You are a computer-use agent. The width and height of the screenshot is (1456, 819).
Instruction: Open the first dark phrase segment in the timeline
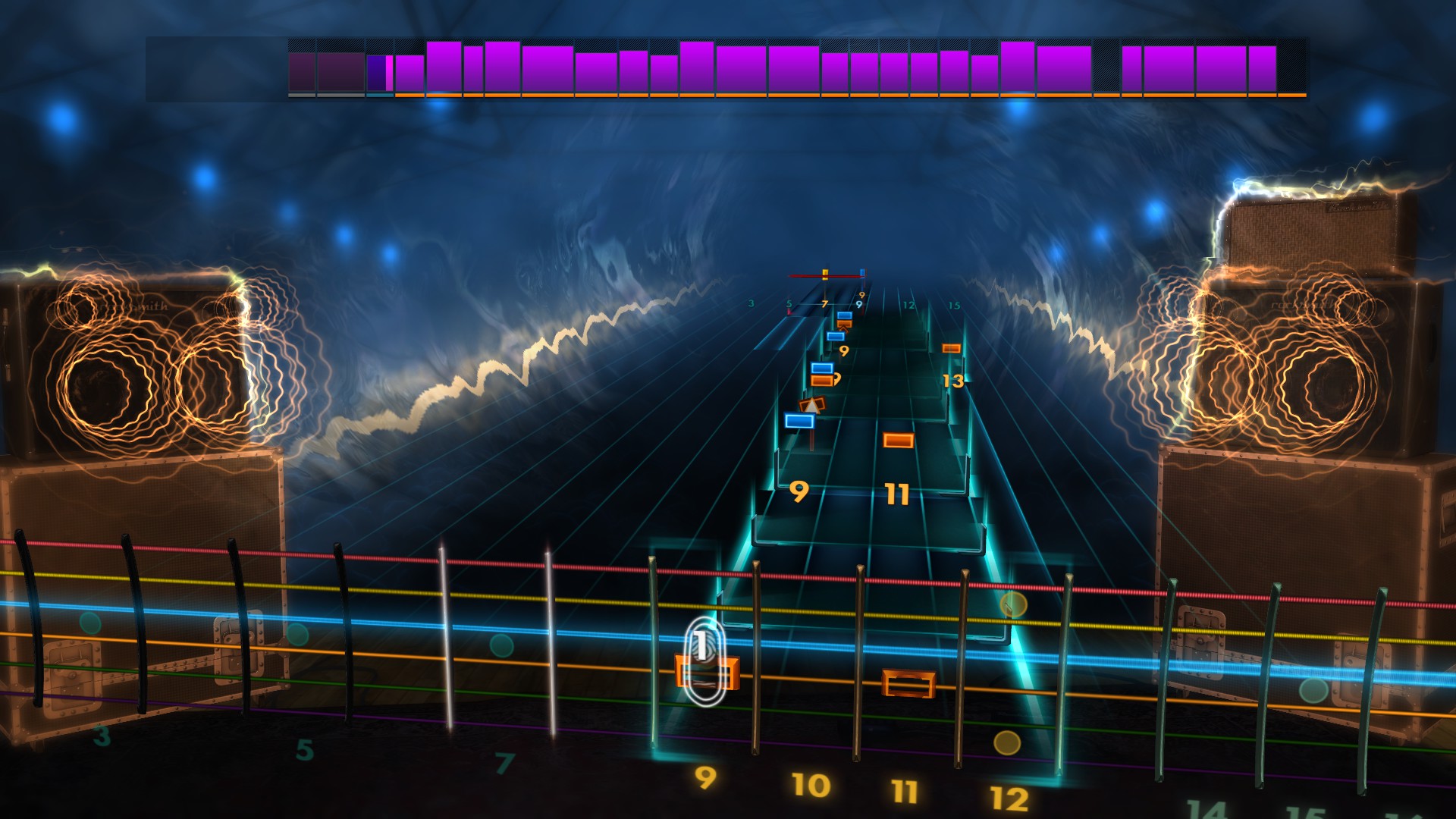click(303, 72)
